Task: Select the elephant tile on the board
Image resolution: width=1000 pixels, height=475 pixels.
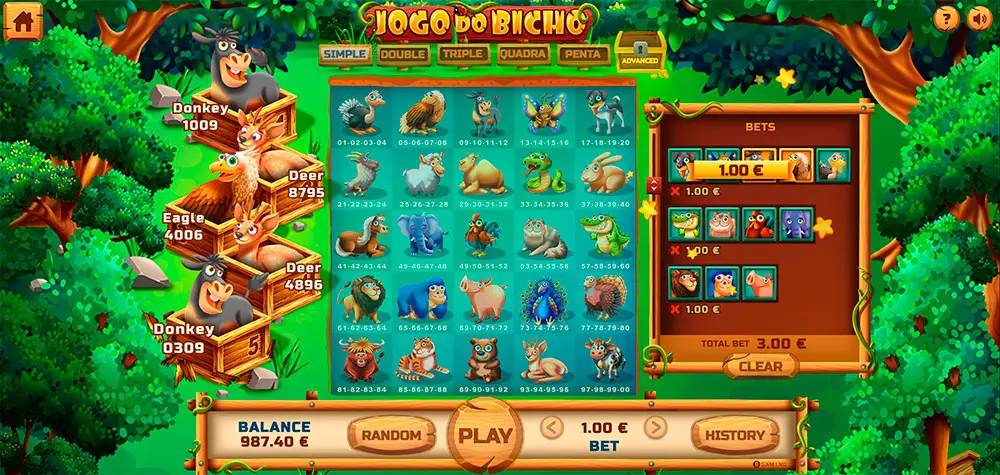Action: 421,238
